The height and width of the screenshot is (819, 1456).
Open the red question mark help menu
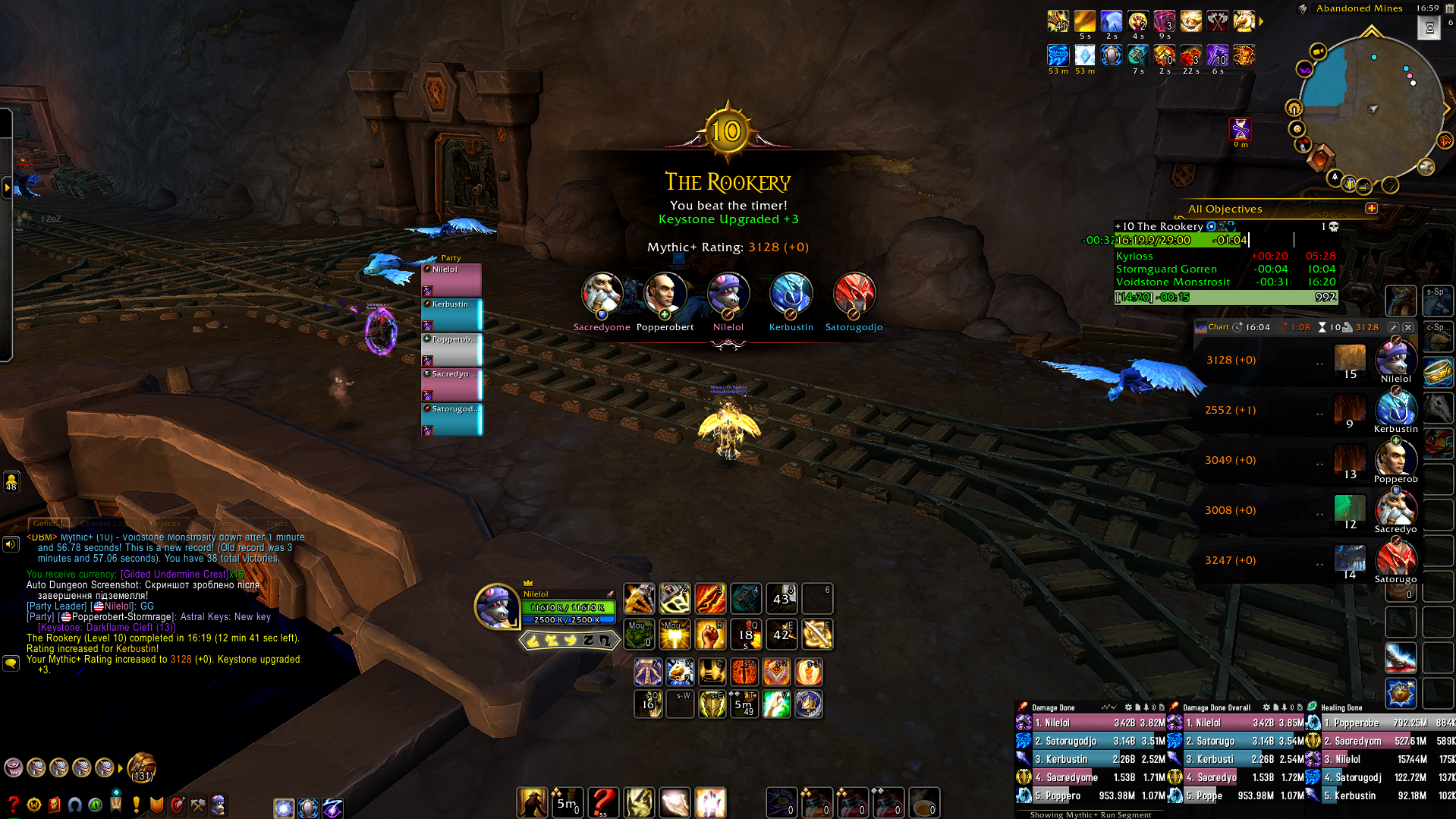pos(13,805)
